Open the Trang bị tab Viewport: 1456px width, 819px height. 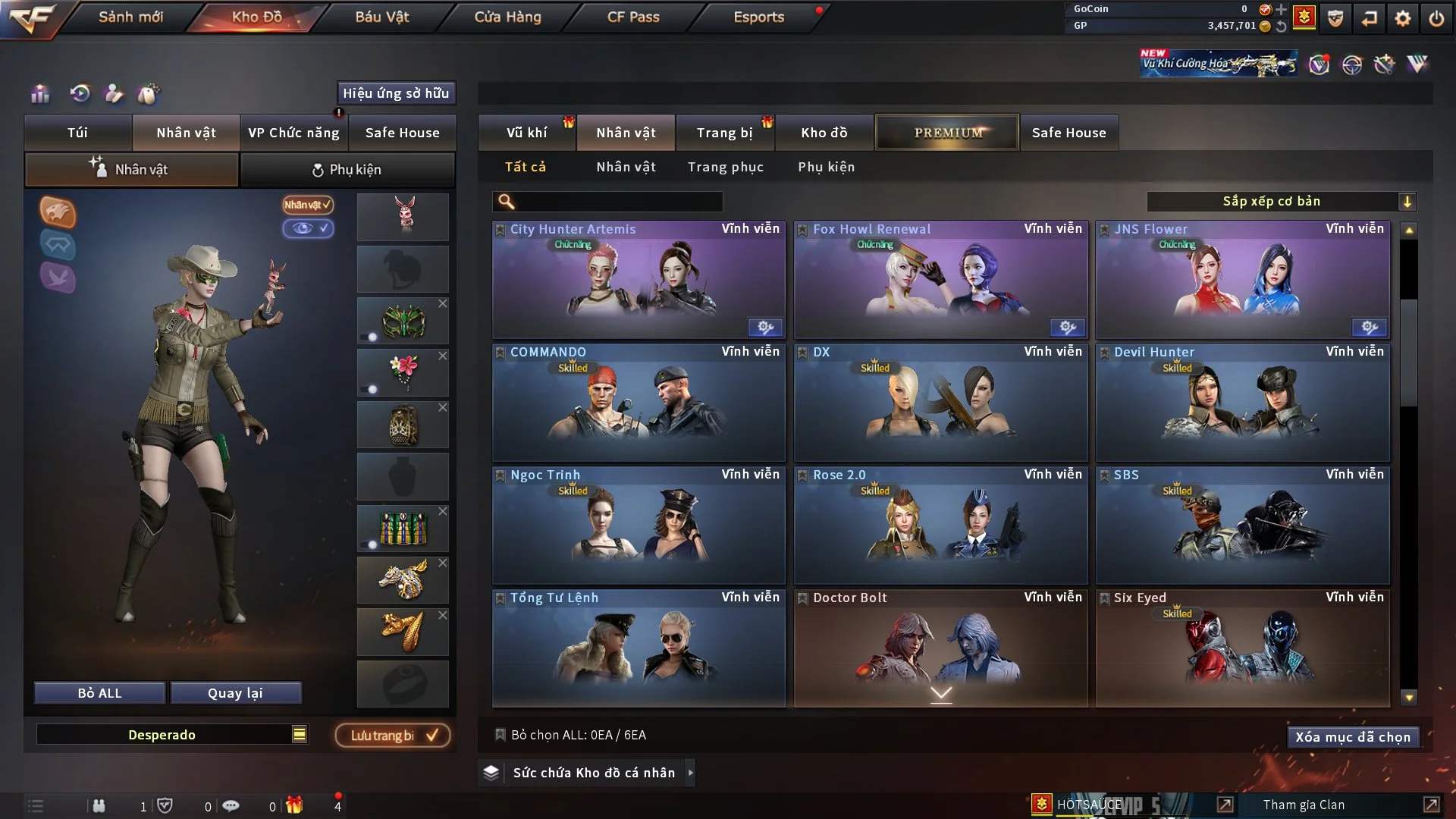[724, 133]
